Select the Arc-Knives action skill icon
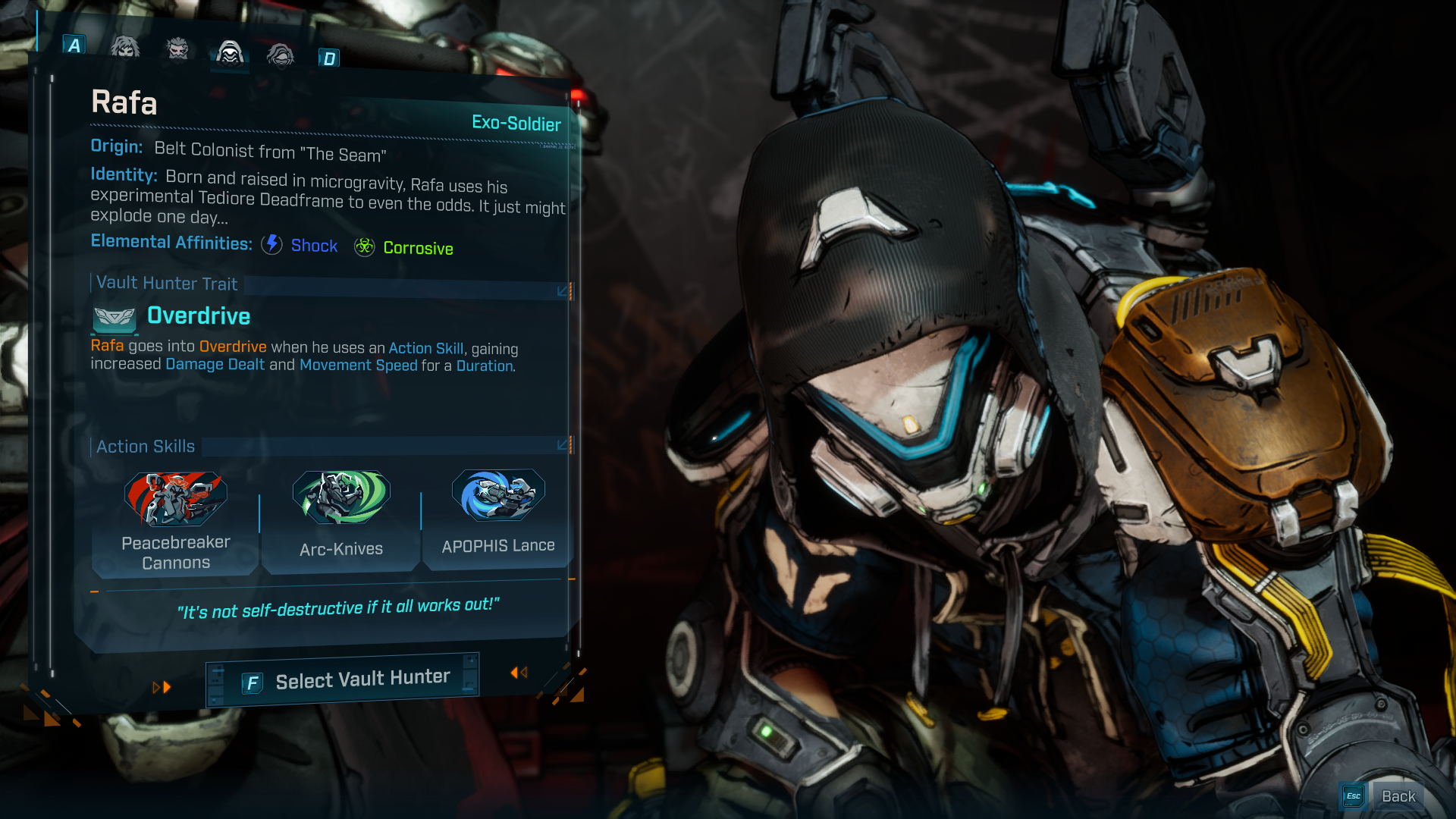Image resolution: width=1456 pixels, height=819 pixels. [341, 498]
